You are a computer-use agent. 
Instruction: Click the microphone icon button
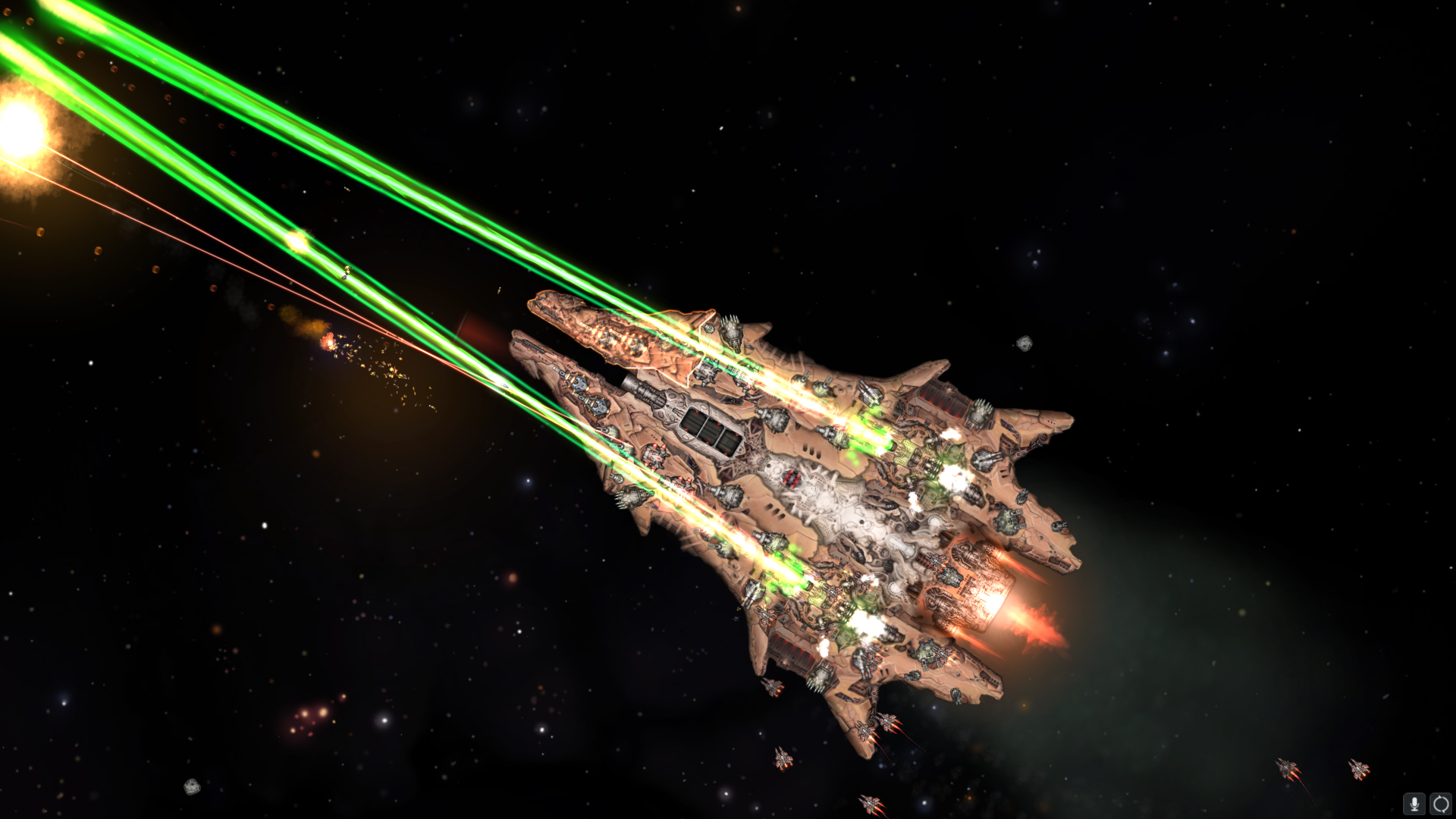pyautogui.click(x=1414, y=804)
